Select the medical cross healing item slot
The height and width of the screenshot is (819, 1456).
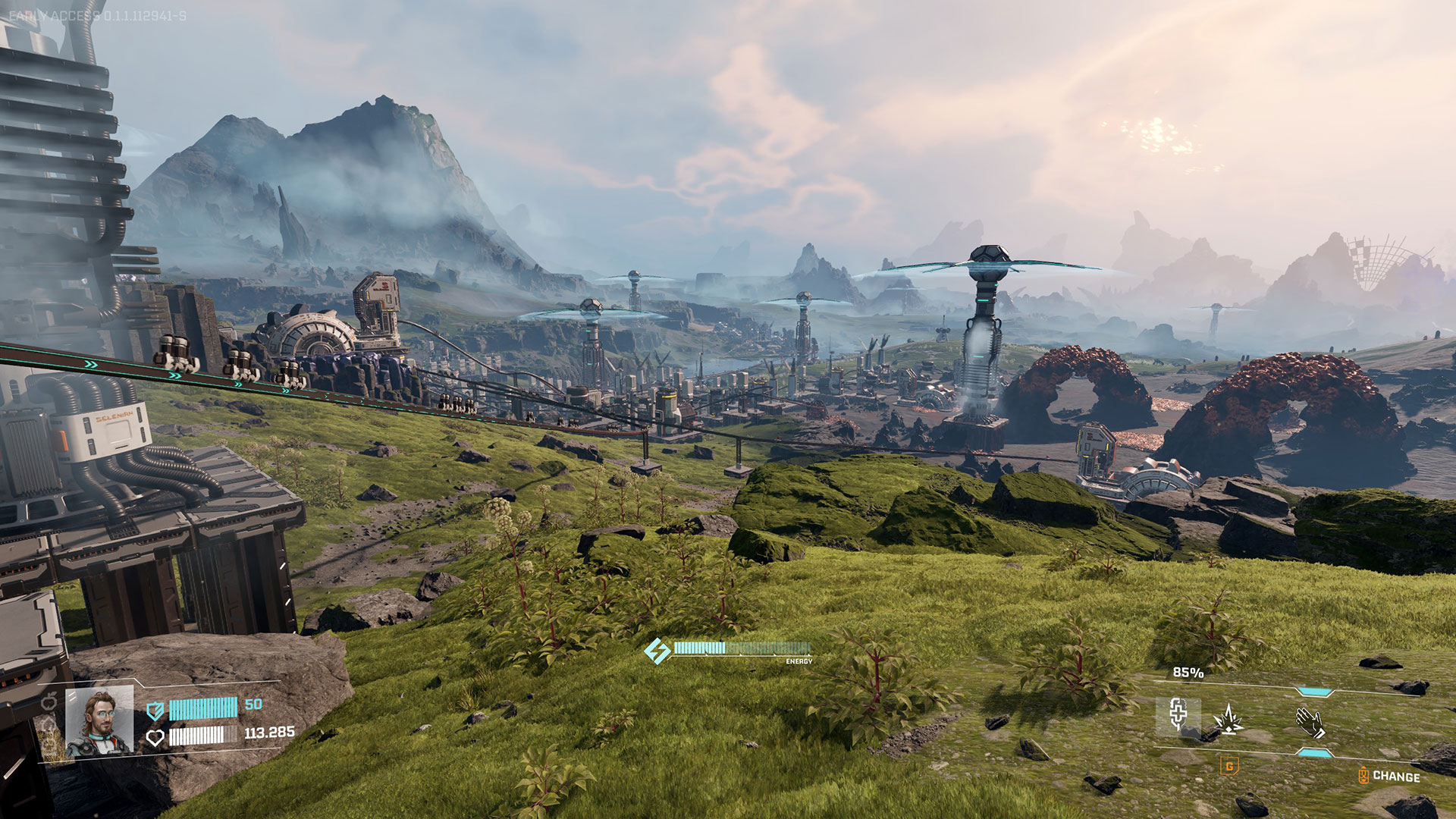(1178, 715)
